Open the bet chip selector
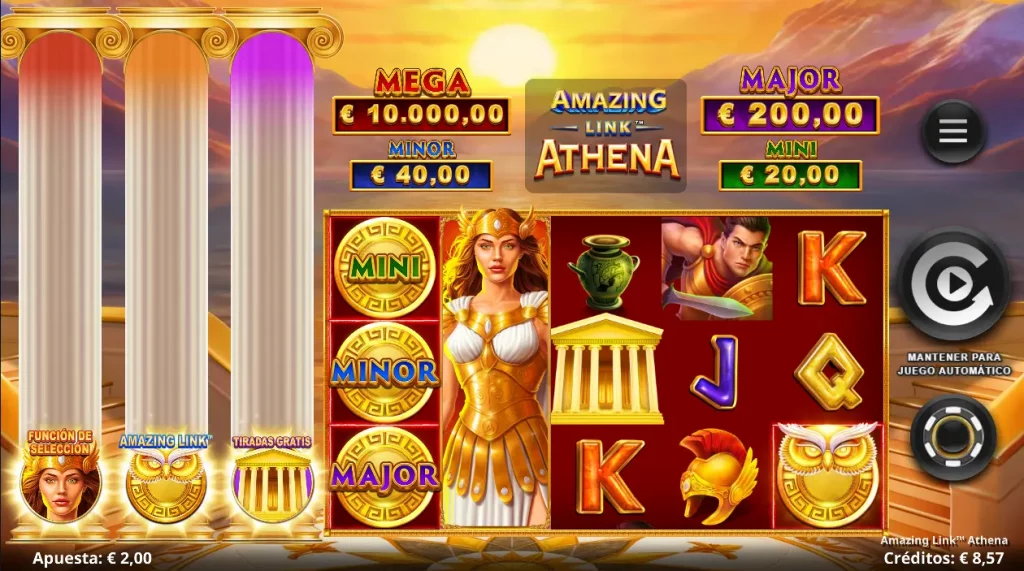The image size is (1024, 571). 953,436
